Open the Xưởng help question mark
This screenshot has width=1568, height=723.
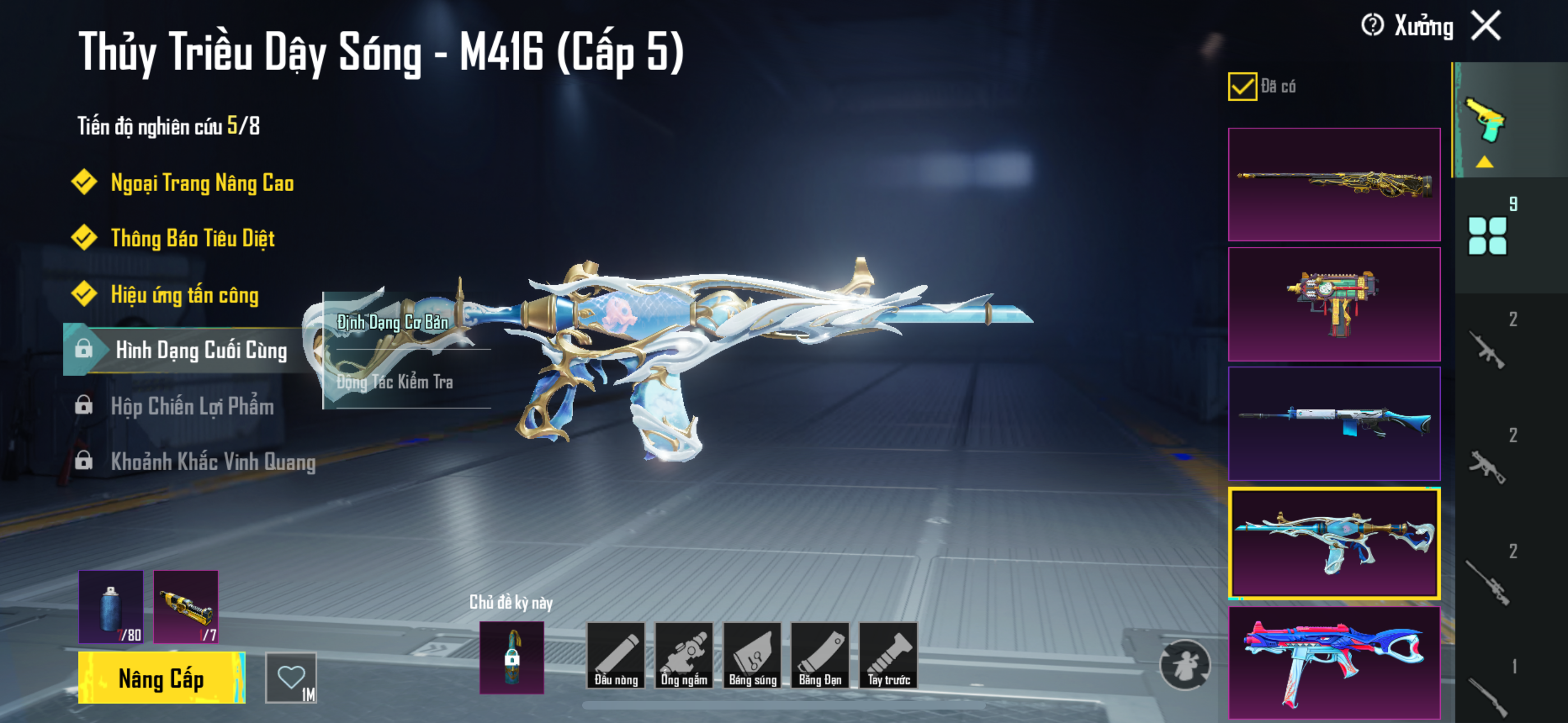tap(1372, 26)
